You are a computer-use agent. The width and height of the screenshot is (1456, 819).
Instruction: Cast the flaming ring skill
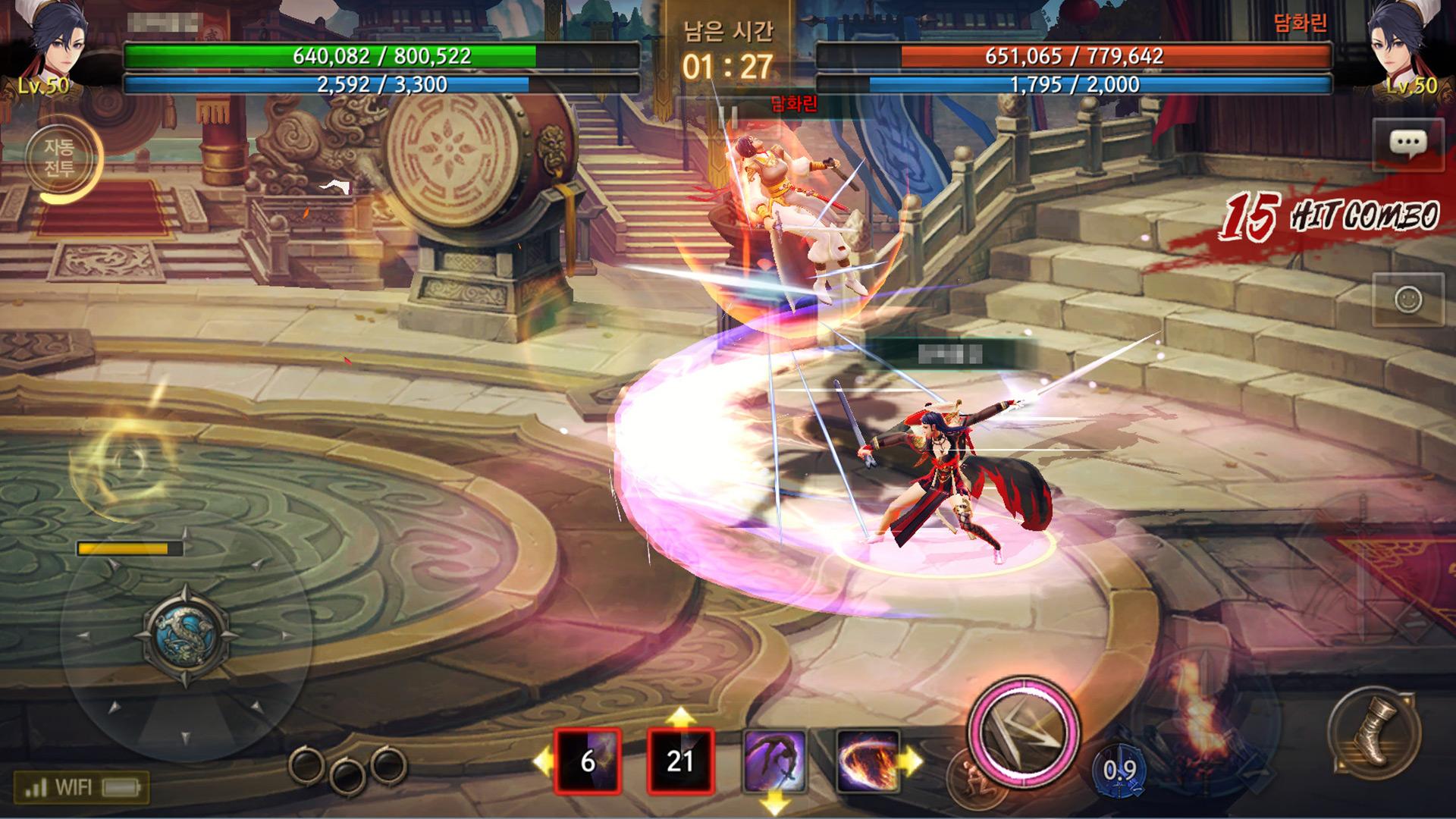(x=868, y=760)
